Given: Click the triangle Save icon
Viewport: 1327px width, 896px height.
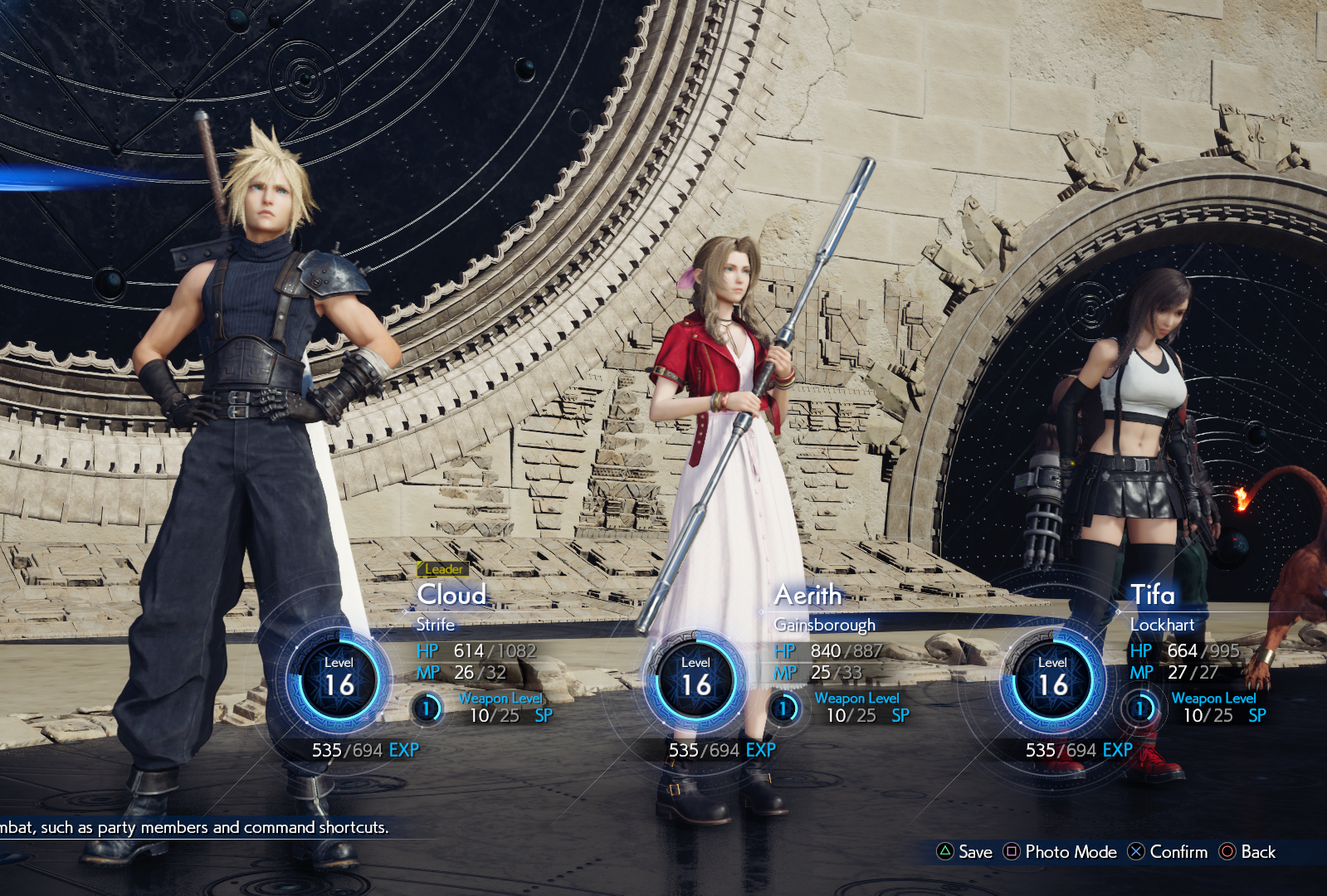Looking at the screenshot, I should click(947, 852).
